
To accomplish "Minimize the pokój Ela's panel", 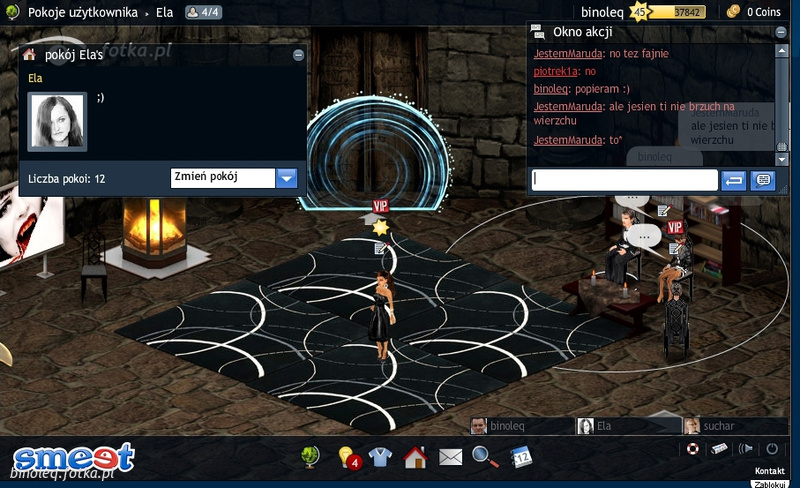I will pyautogui.click(x=298, y=56).
